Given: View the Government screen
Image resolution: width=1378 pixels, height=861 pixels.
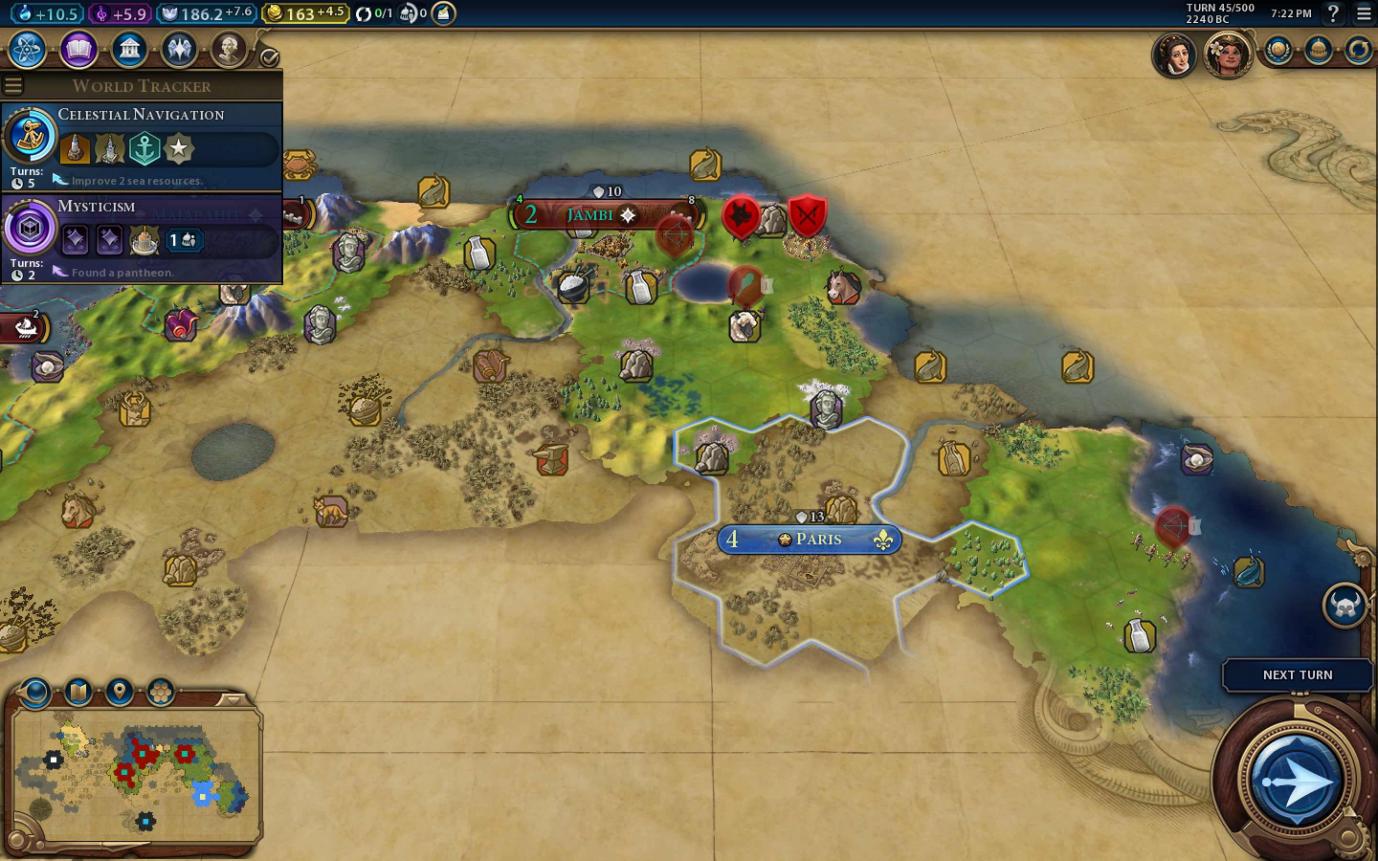Looking at the screenshot, I should [x=129, y=48].
